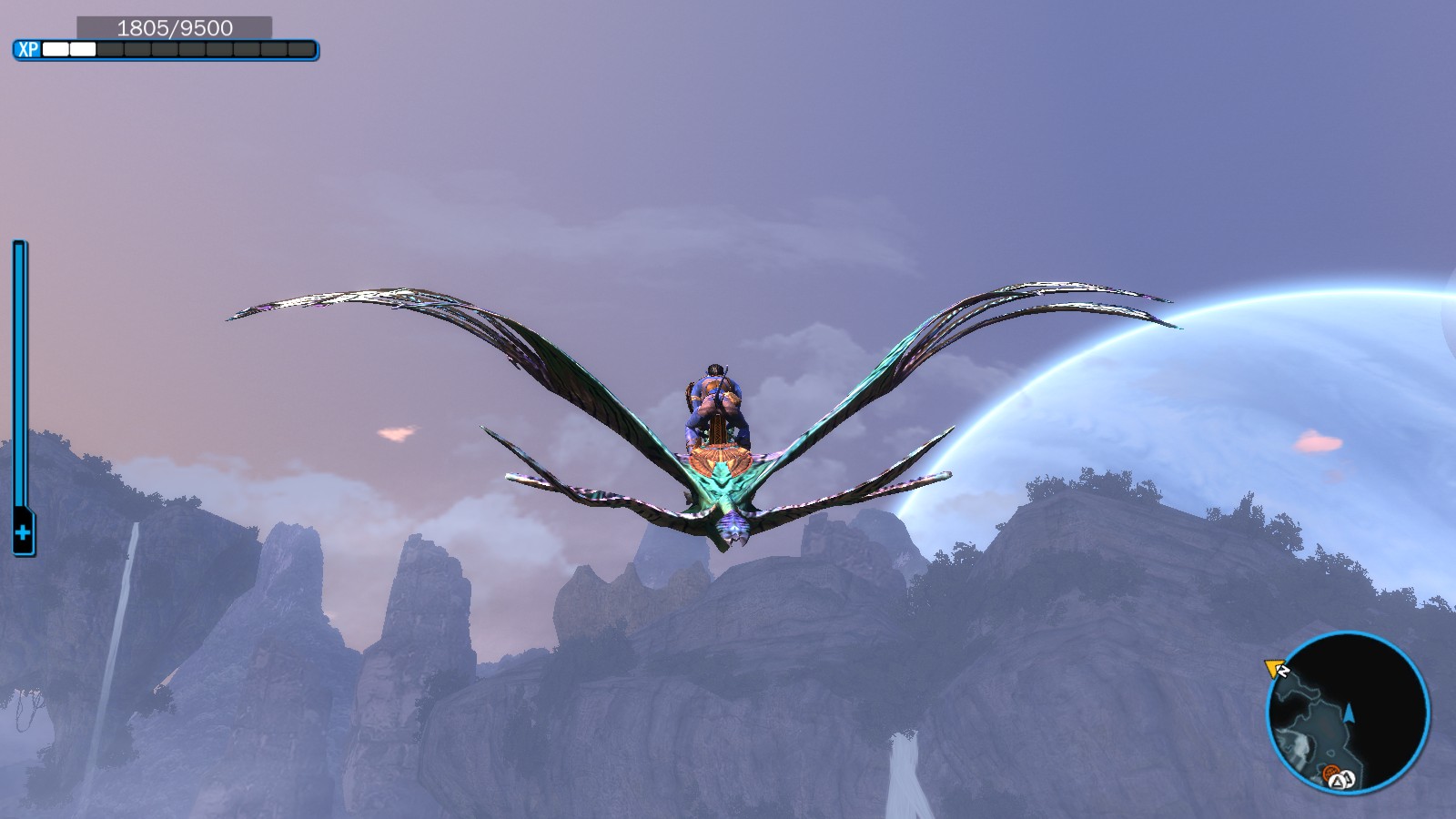The image size is (1456, 819).
Task: Click the blue player arrow on minimap
Action: click(x=1350, y=713)
